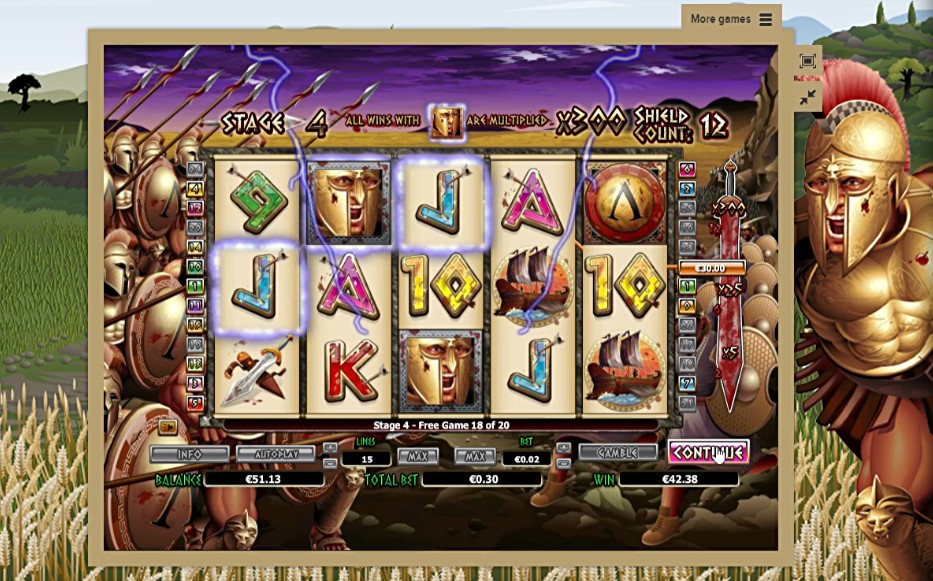Raise the bet per line
The height and width of the screenshot is (581, 933).
coord(563,447)
